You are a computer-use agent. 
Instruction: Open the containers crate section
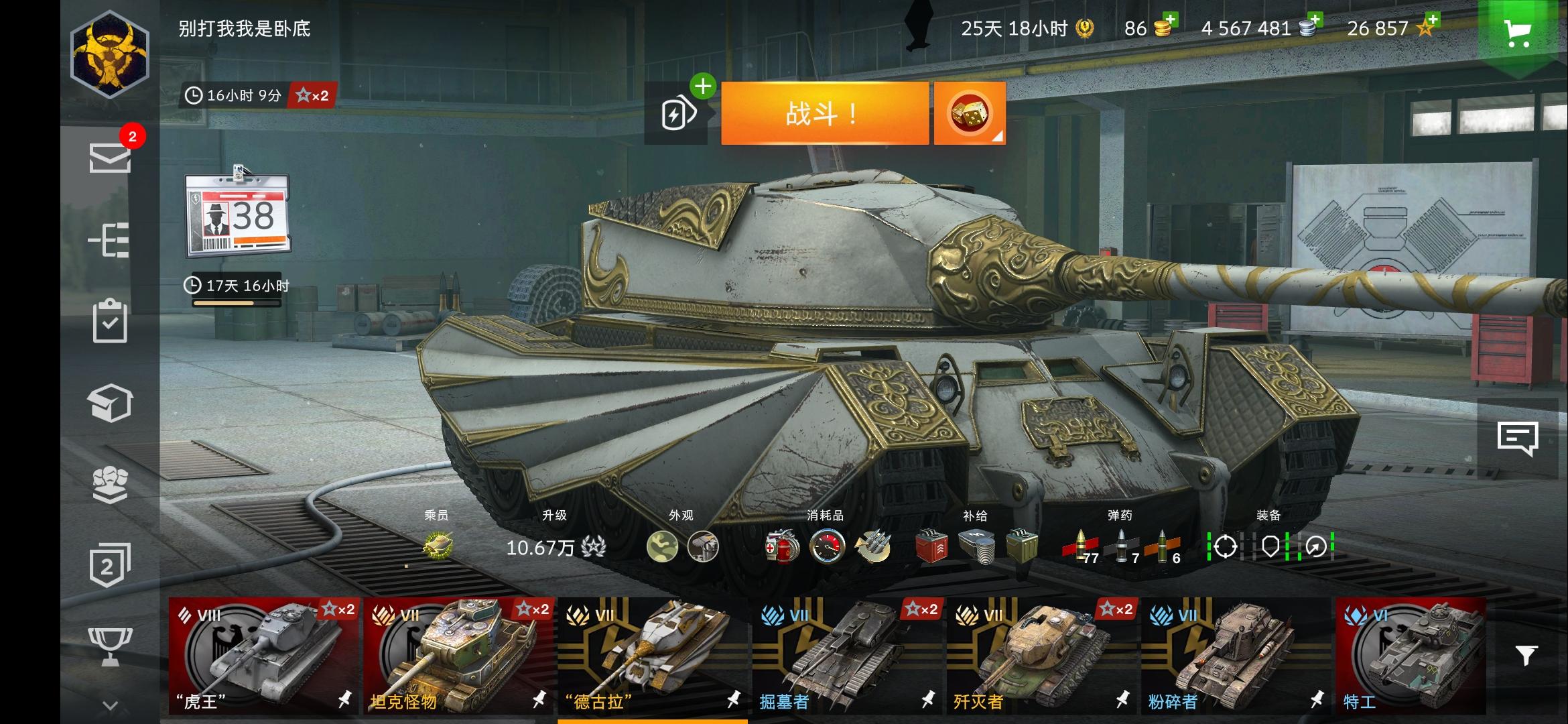tap(111, 402)
